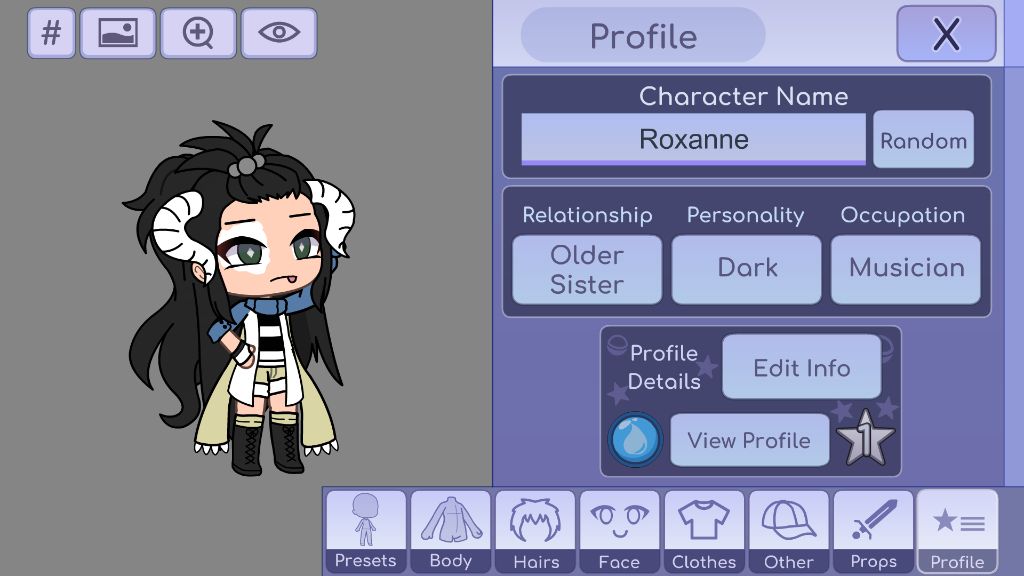Generate a Random character name
Image resolution: width=1024 pixels, height=576 pixels.
pyautogui.click(x=923, y=141)
